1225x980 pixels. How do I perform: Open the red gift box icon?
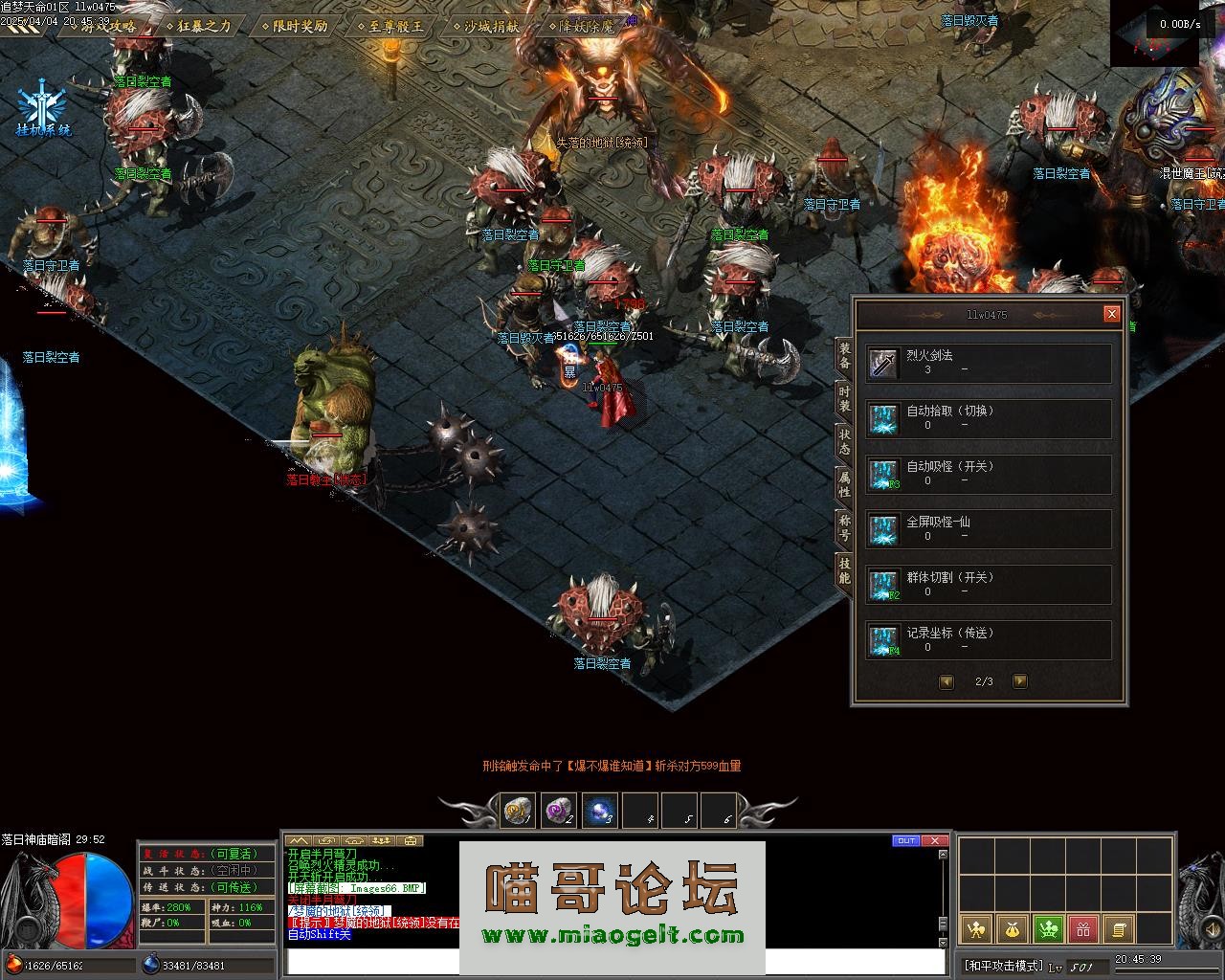pyautogui.click(x=1082, y=928)
